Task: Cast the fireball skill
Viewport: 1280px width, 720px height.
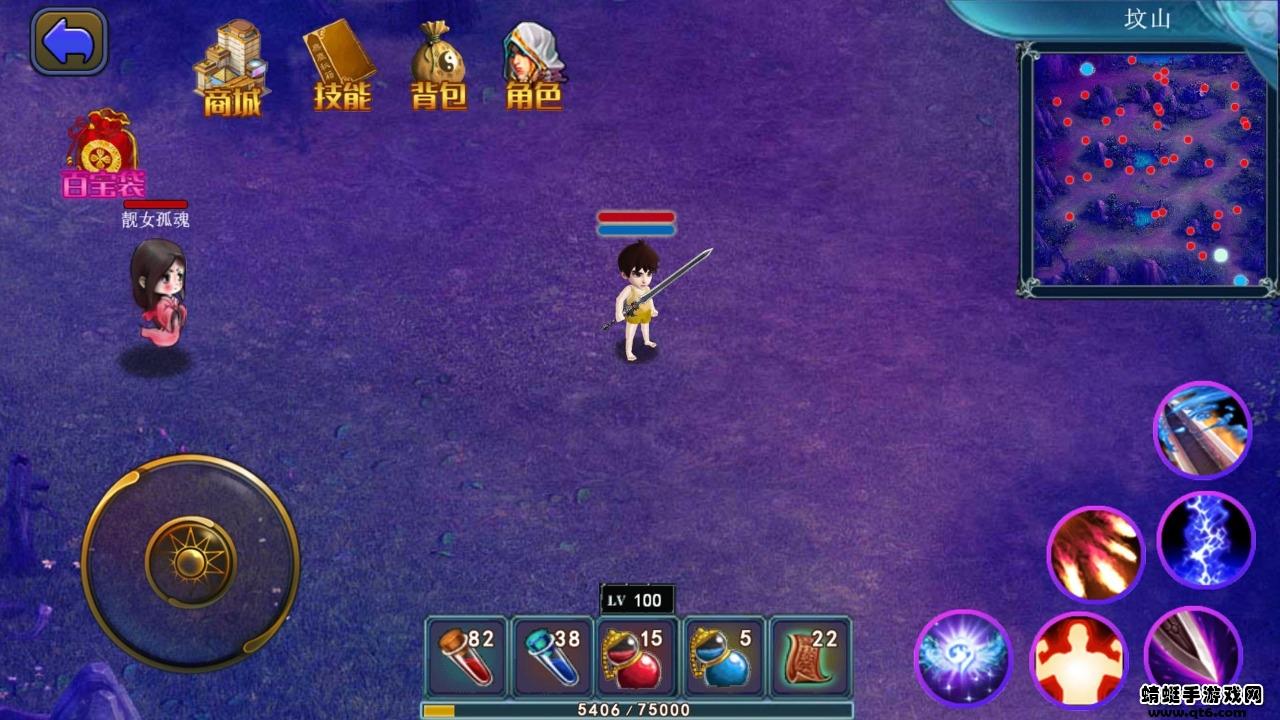Action: [1096, 553]
